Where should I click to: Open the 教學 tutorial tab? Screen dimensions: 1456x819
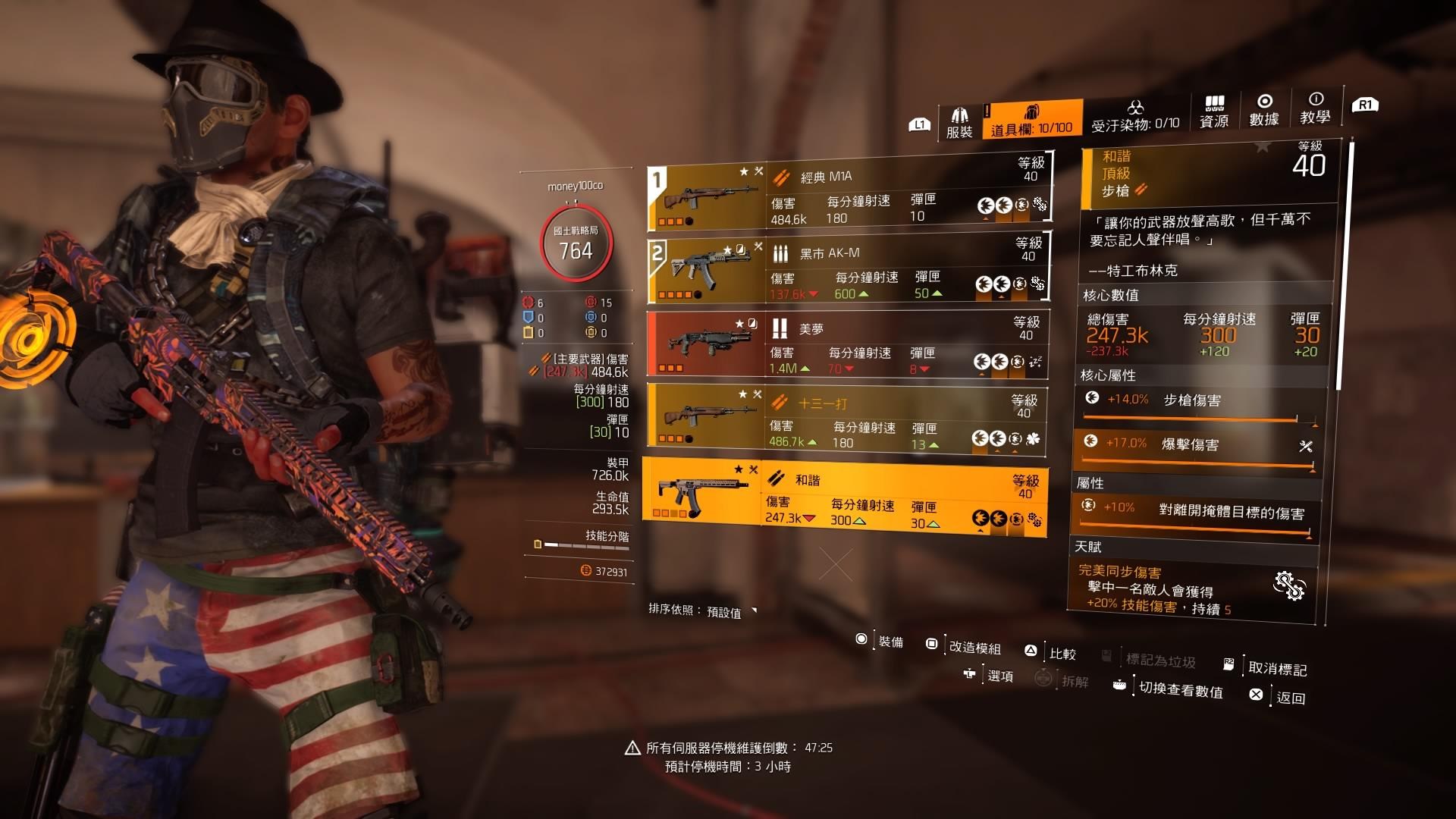coord(1315,108)
